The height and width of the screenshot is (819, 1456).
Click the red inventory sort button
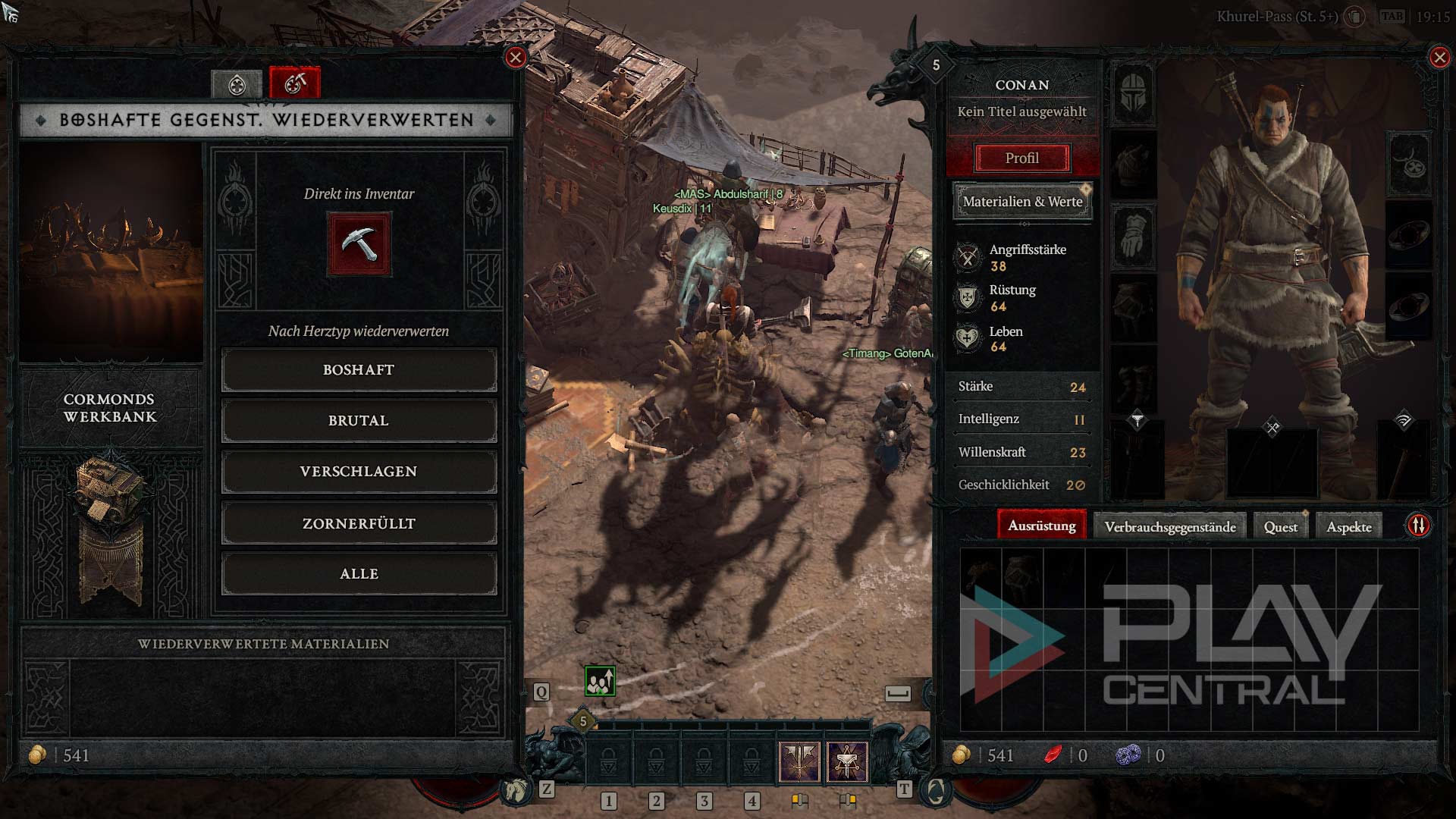coord(1418,525)
